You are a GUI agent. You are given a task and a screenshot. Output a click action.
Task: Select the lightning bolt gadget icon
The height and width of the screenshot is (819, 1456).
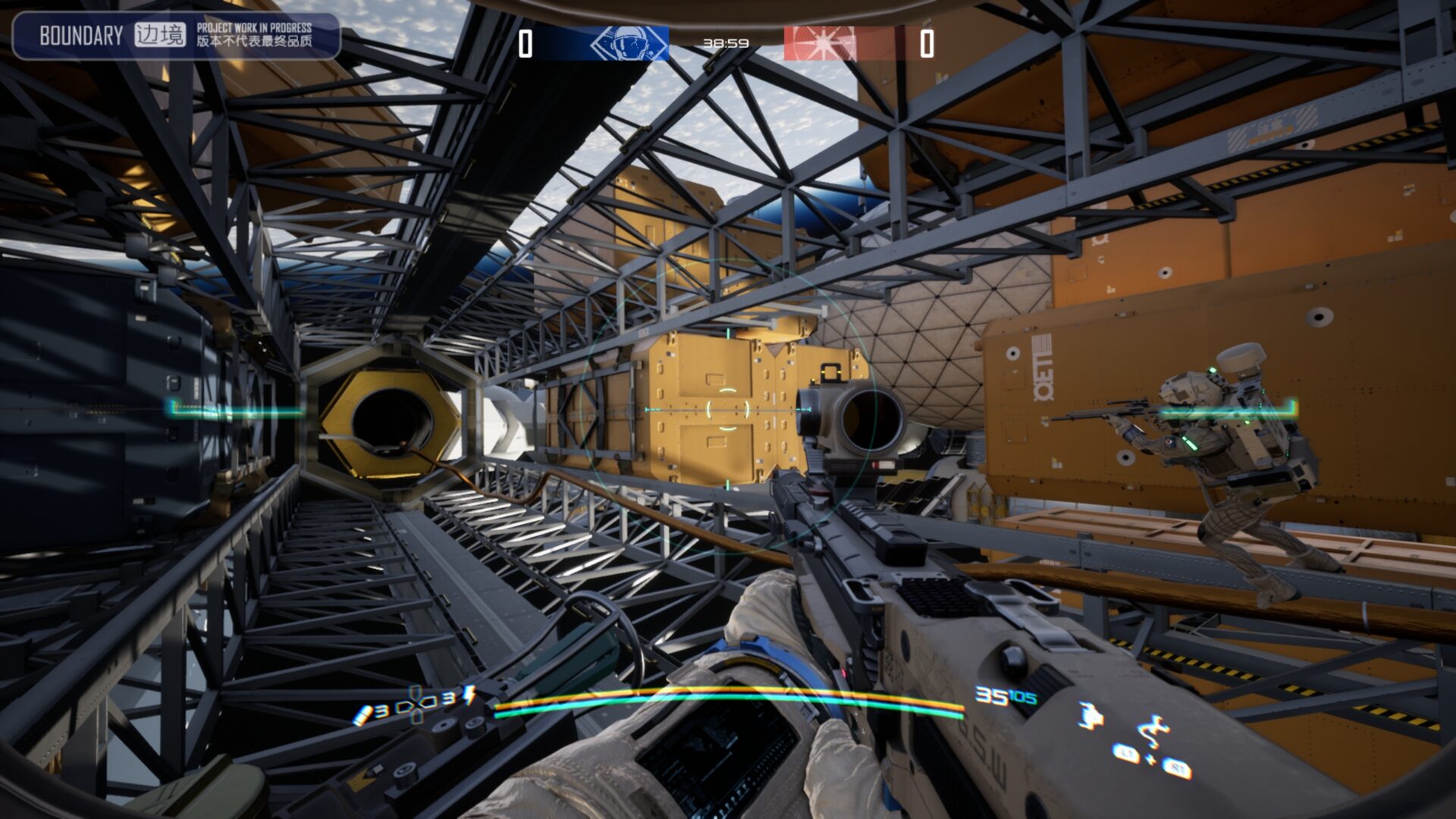469,695
